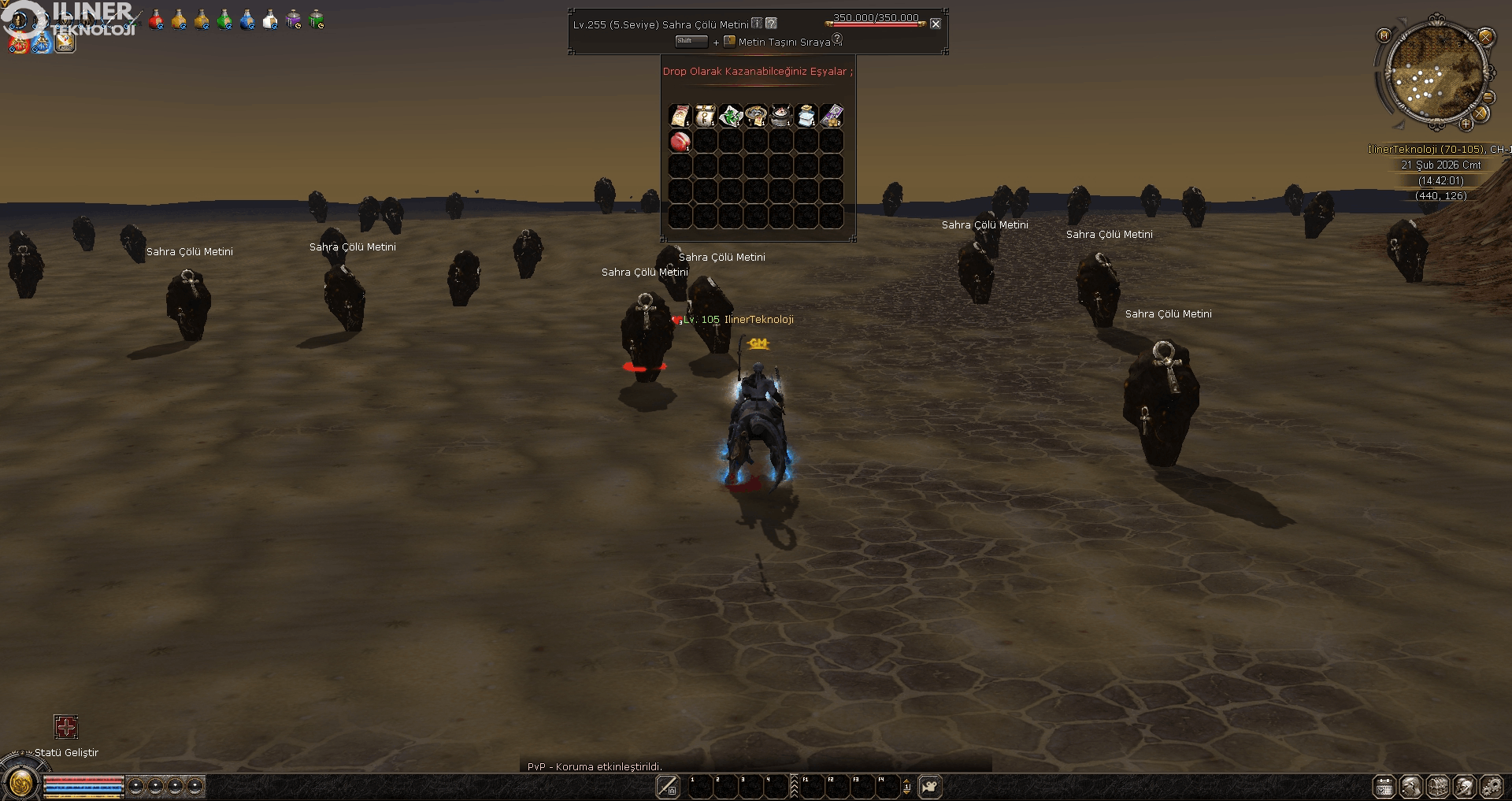1512x801 pixels.
Task: Open the Statü Geliştir stat upgrade icon
Action: point(66,726)
